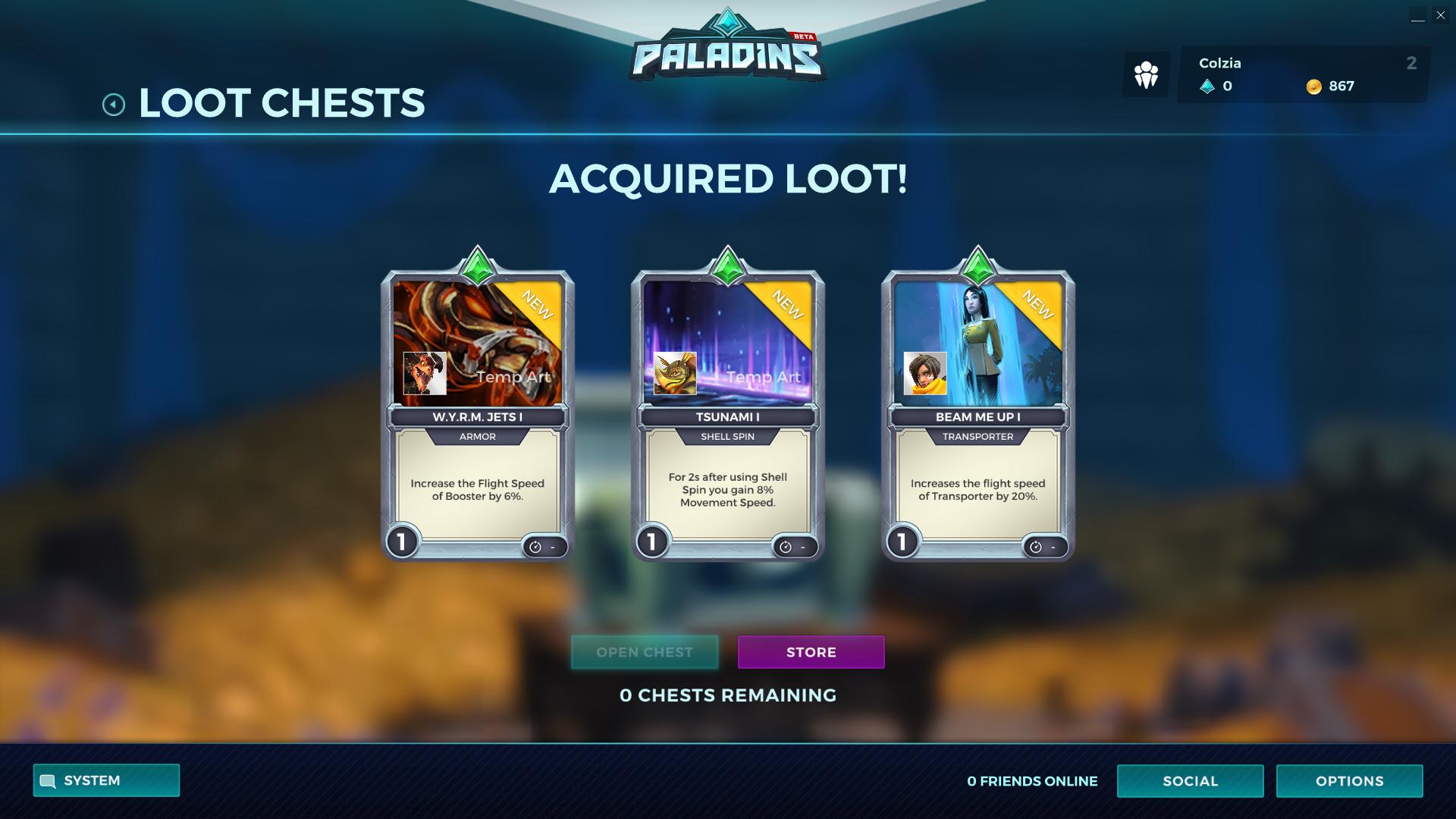The width and height of the screenshot is (1456, 819).
Task: Minimize the game window
Action: click(1417, 15)
